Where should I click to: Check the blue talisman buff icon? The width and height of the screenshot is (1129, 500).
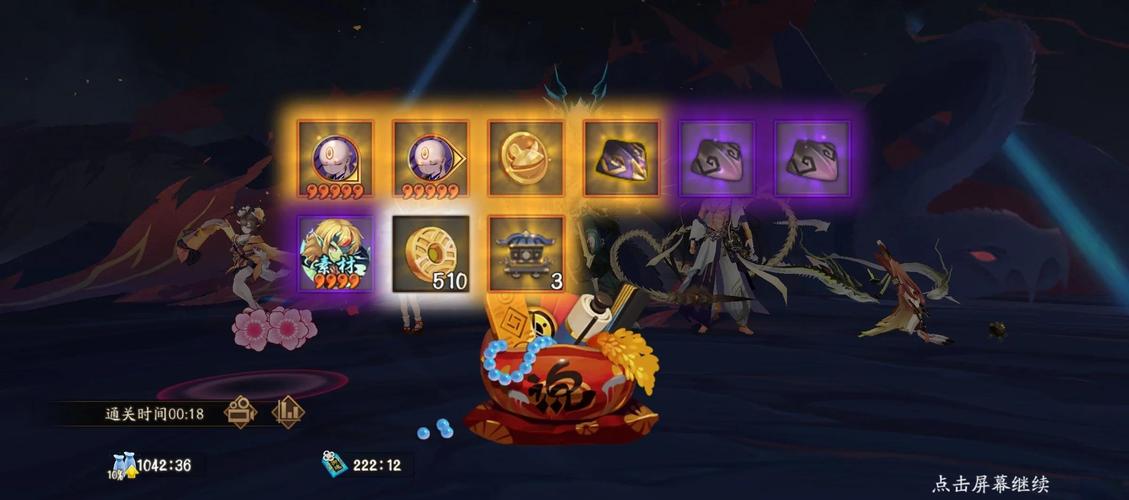[333, 465]
